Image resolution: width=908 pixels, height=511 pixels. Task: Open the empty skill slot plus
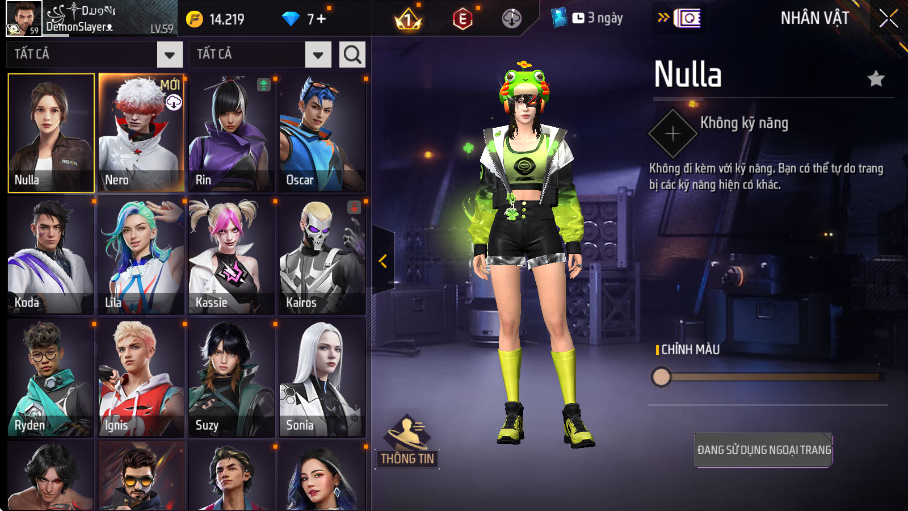pos(673,133)
